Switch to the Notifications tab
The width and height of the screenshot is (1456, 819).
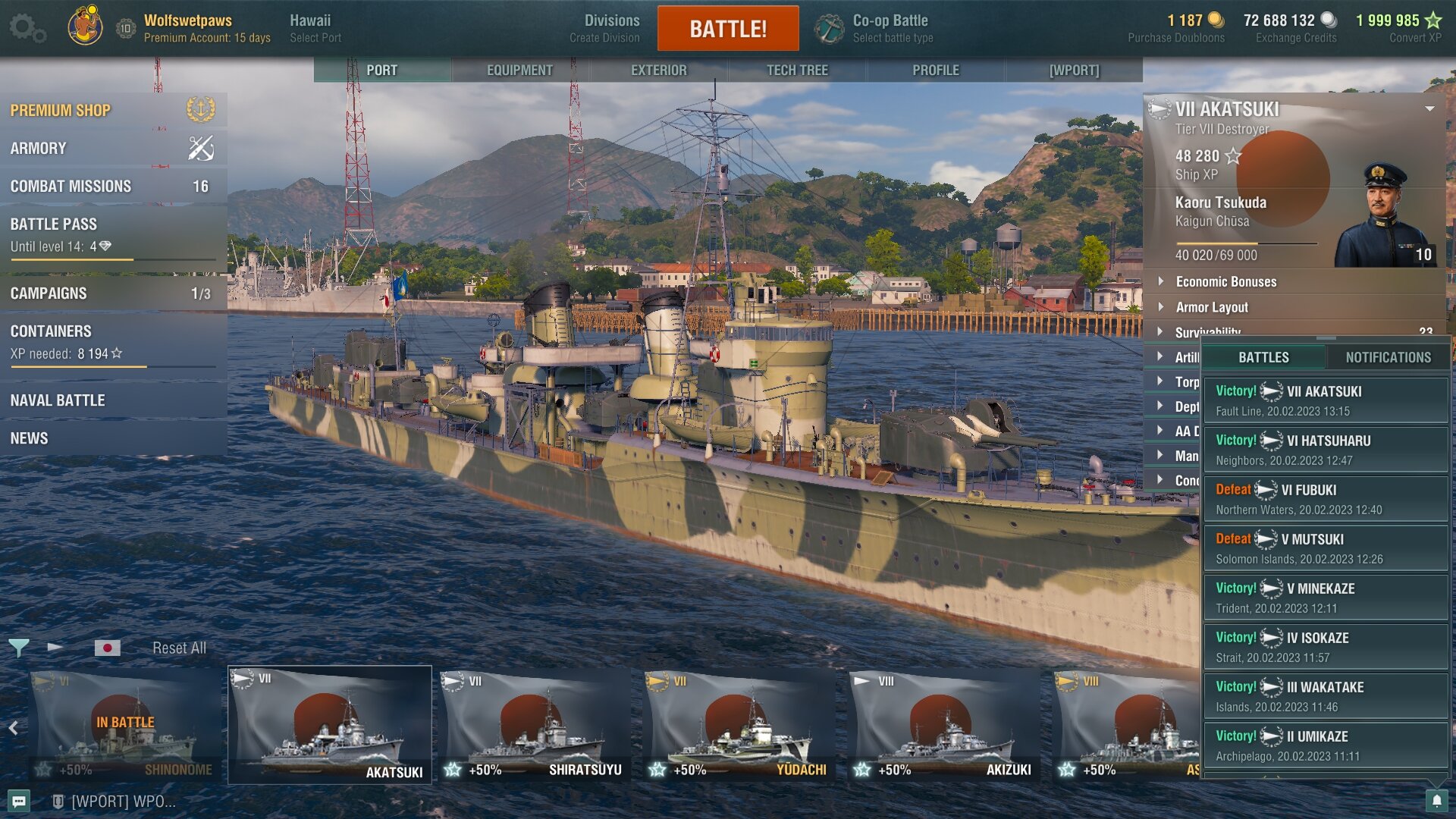click(1388, 357)
